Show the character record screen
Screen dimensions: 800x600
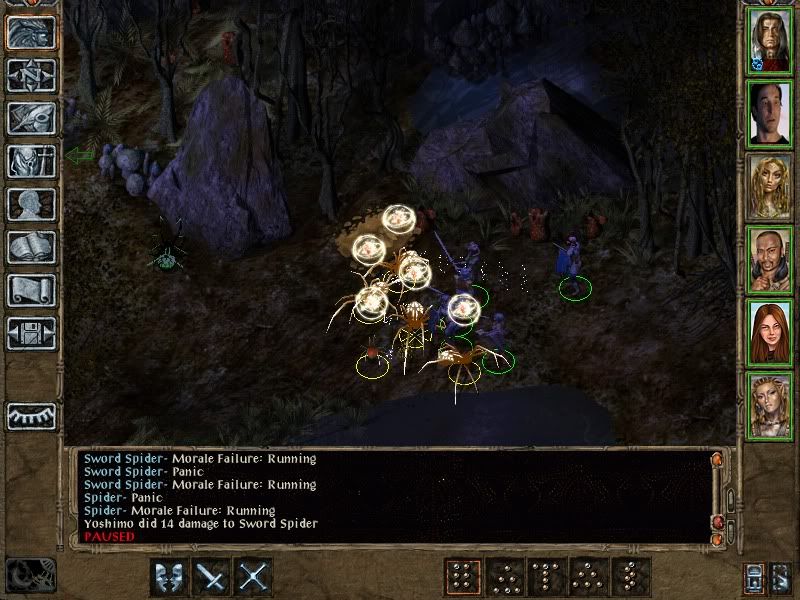tap(31, 204)
